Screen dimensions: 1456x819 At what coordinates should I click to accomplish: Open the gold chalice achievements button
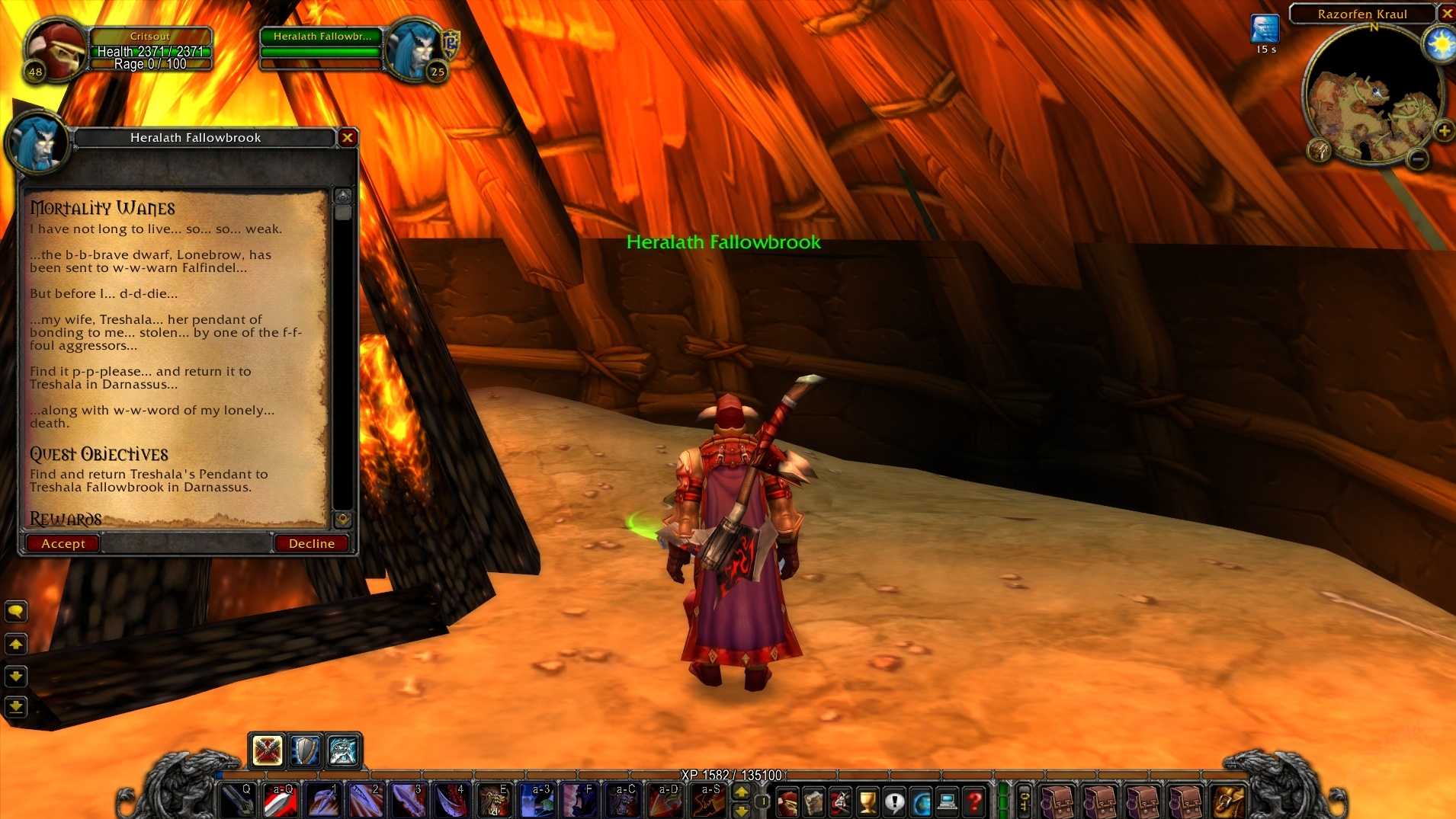(x=867, y=801)
